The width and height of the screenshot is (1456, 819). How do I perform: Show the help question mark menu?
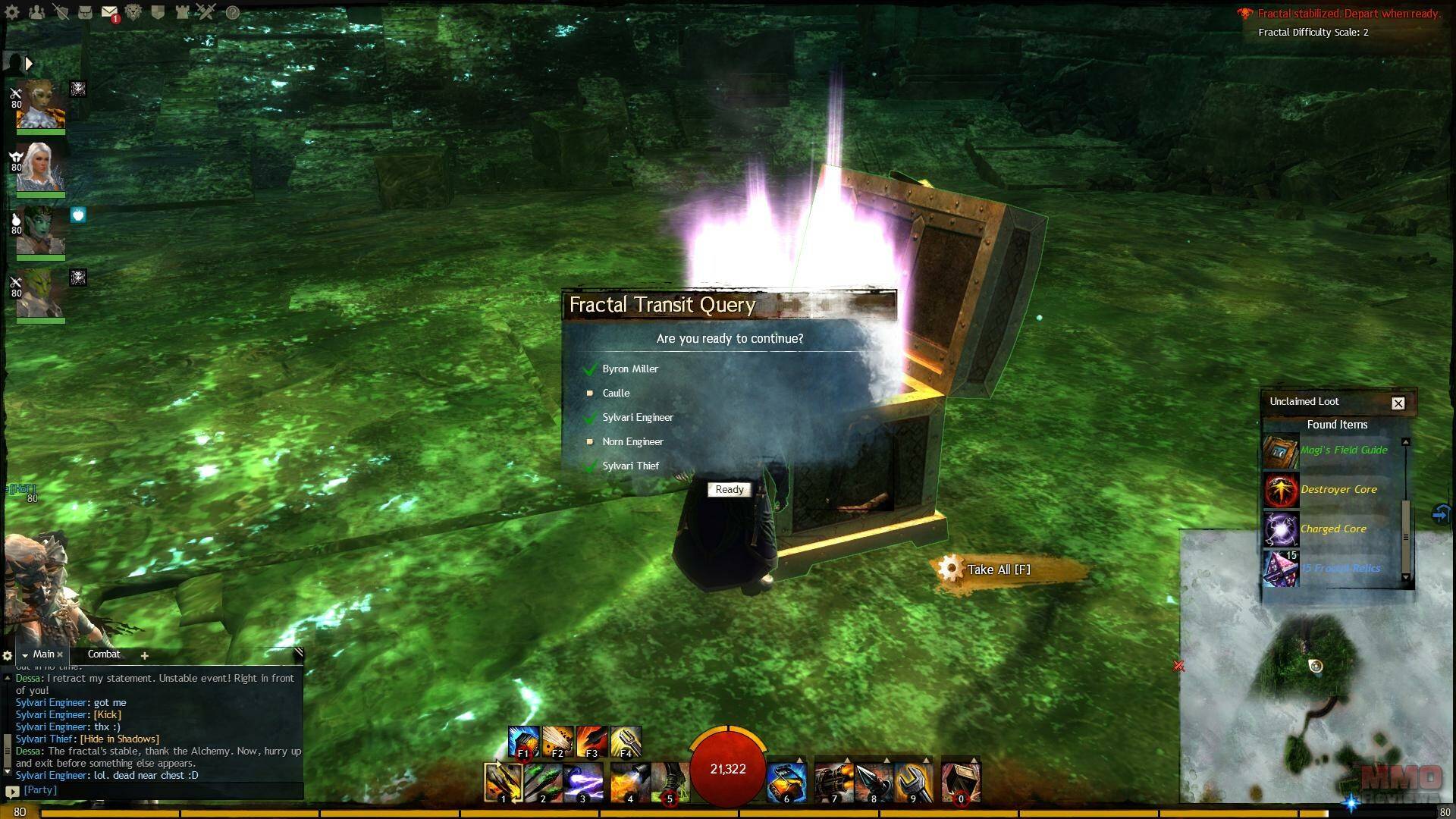233,13
